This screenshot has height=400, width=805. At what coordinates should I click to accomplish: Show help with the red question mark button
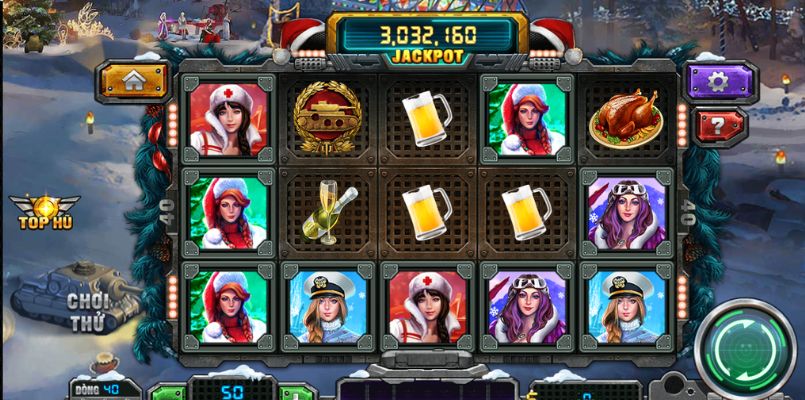point(719,127)
